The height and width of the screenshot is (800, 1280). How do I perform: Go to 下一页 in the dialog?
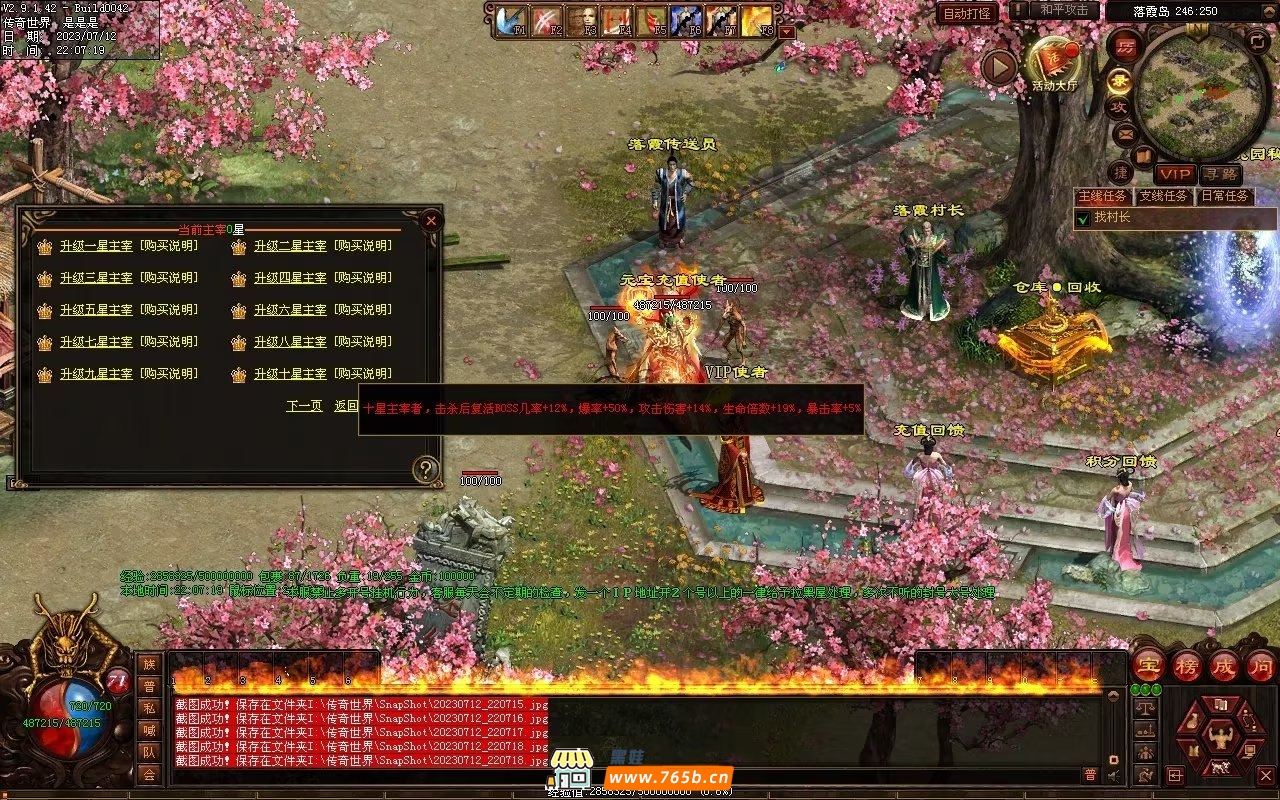304,406
